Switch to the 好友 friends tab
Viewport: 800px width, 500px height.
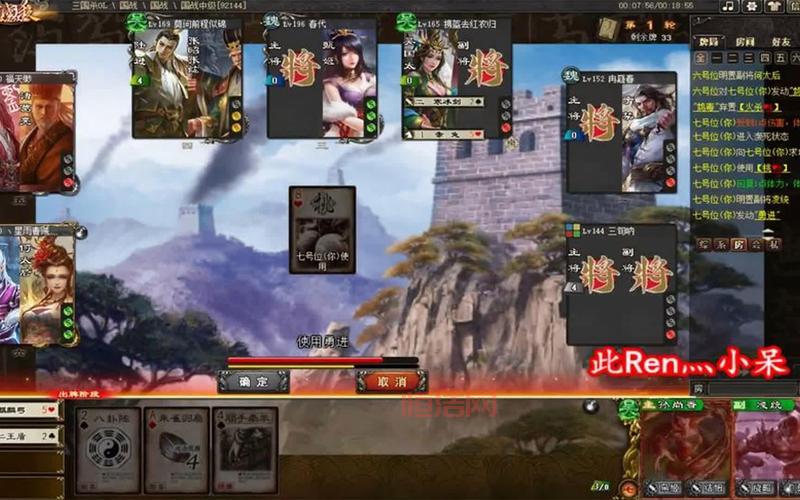[780, 42]
